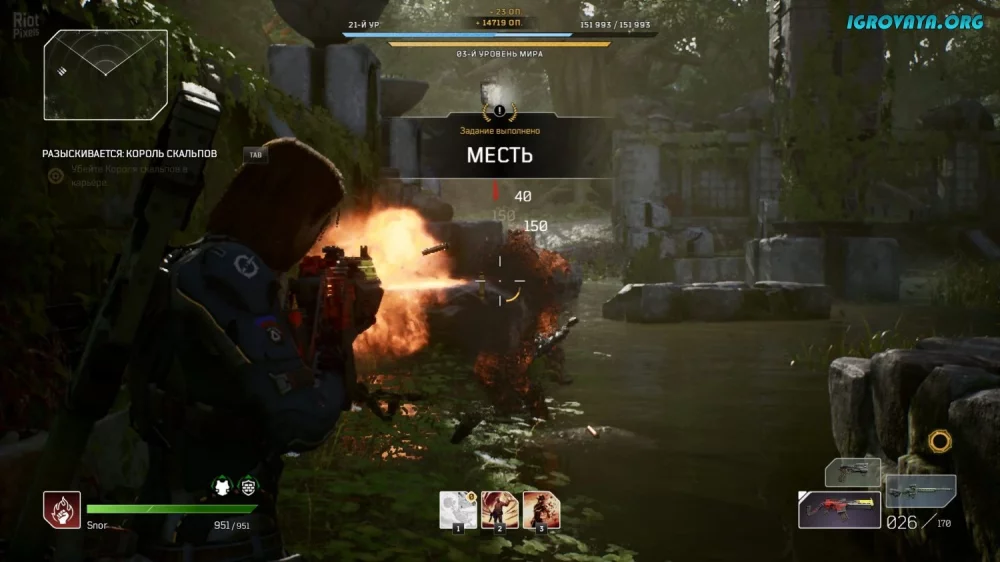
Task: Trigger the skill in slot 3
Action: [541, 510]
